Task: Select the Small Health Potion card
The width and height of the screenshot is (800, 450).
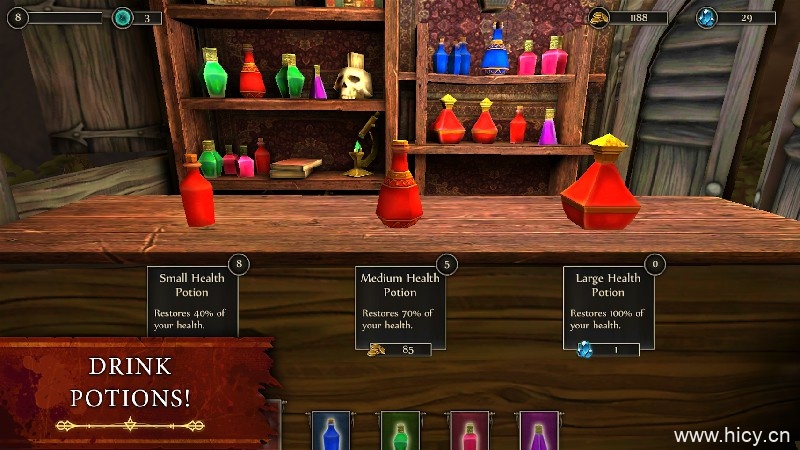Action: (x=192, y=300)
